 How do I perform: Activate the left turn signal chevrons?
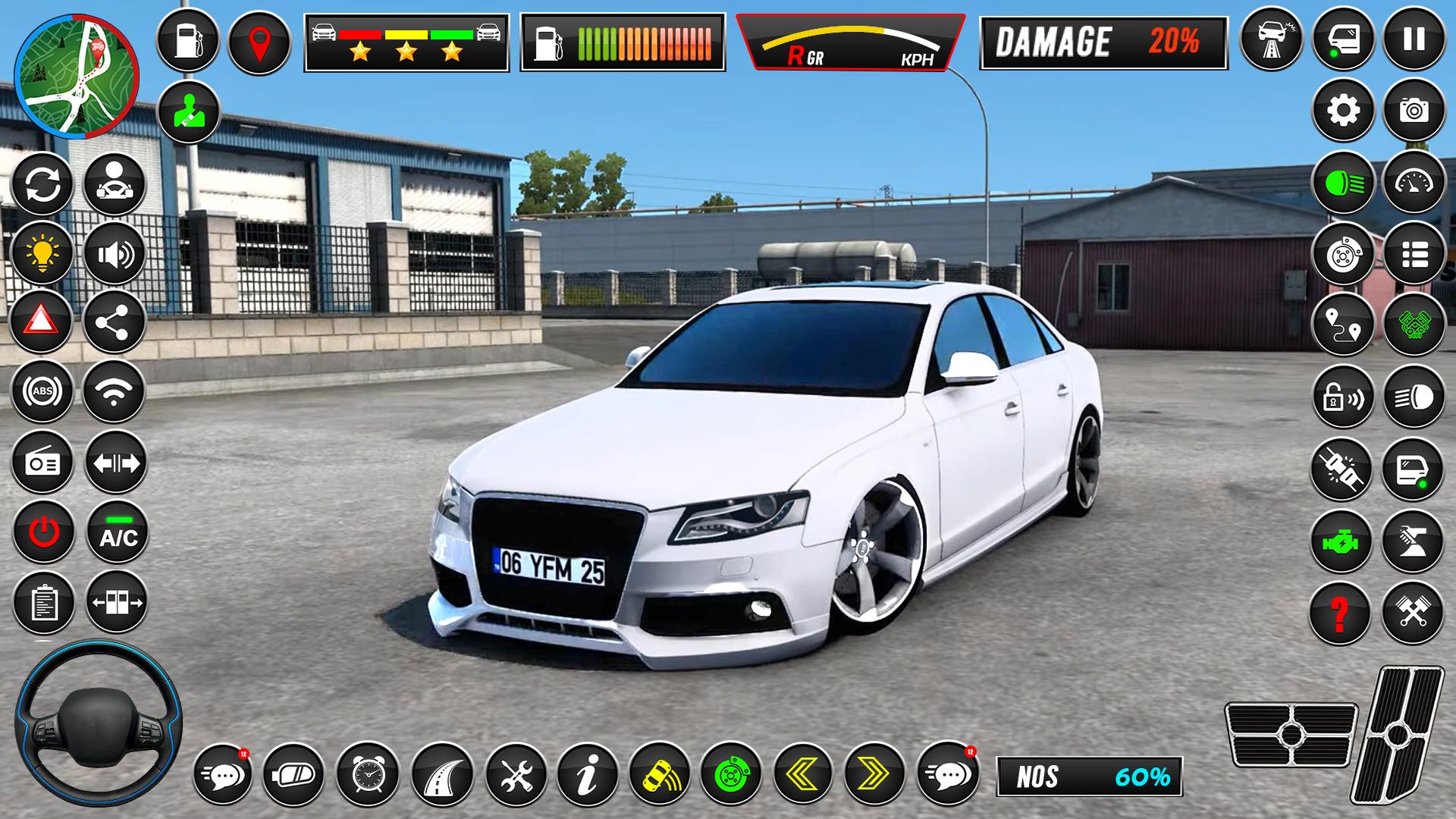(x=803, y=773)
